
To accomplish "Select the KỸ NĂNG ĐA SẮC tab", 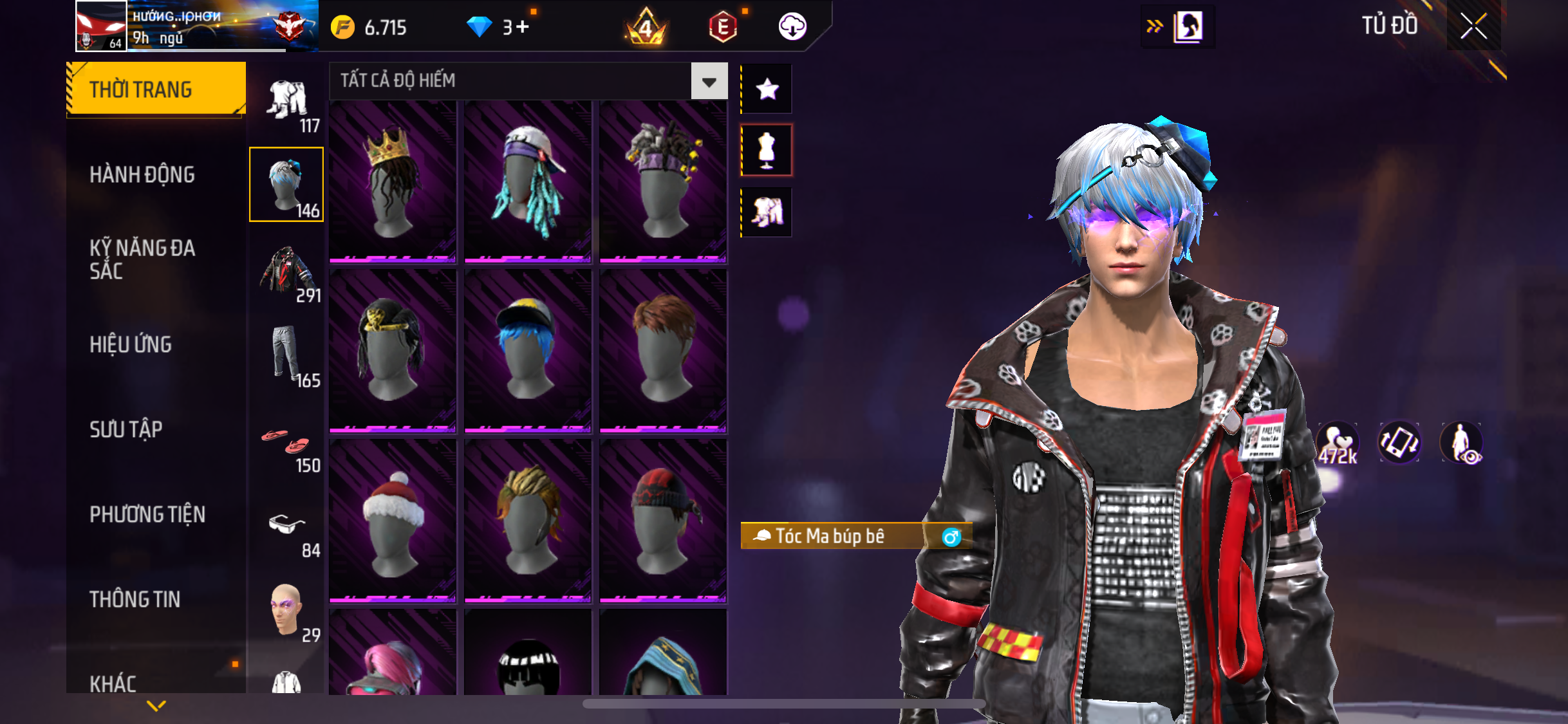I will click(142, 259).
